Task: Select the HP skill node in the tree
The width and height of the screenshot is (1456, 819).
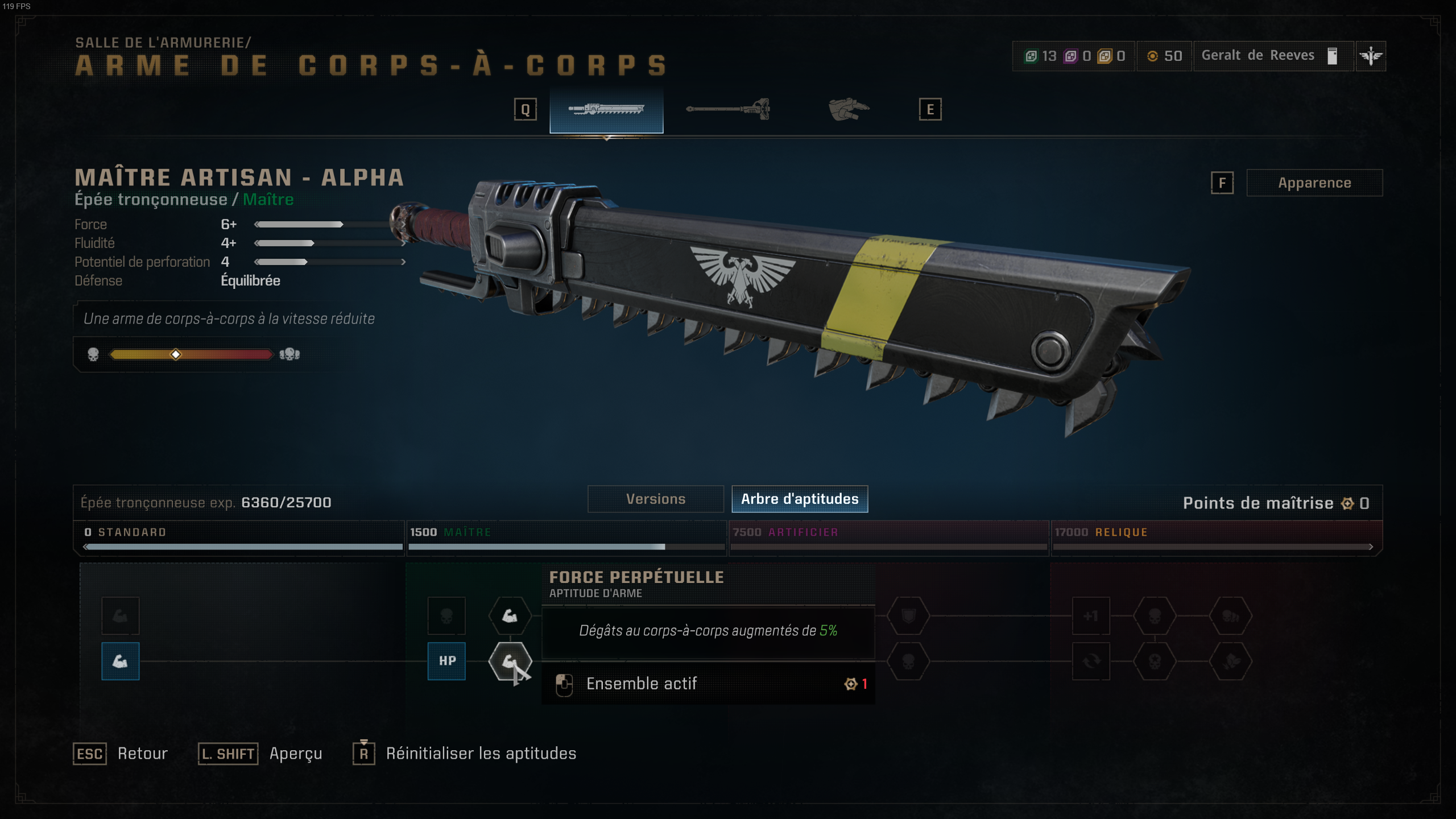Action: (446, 661)
